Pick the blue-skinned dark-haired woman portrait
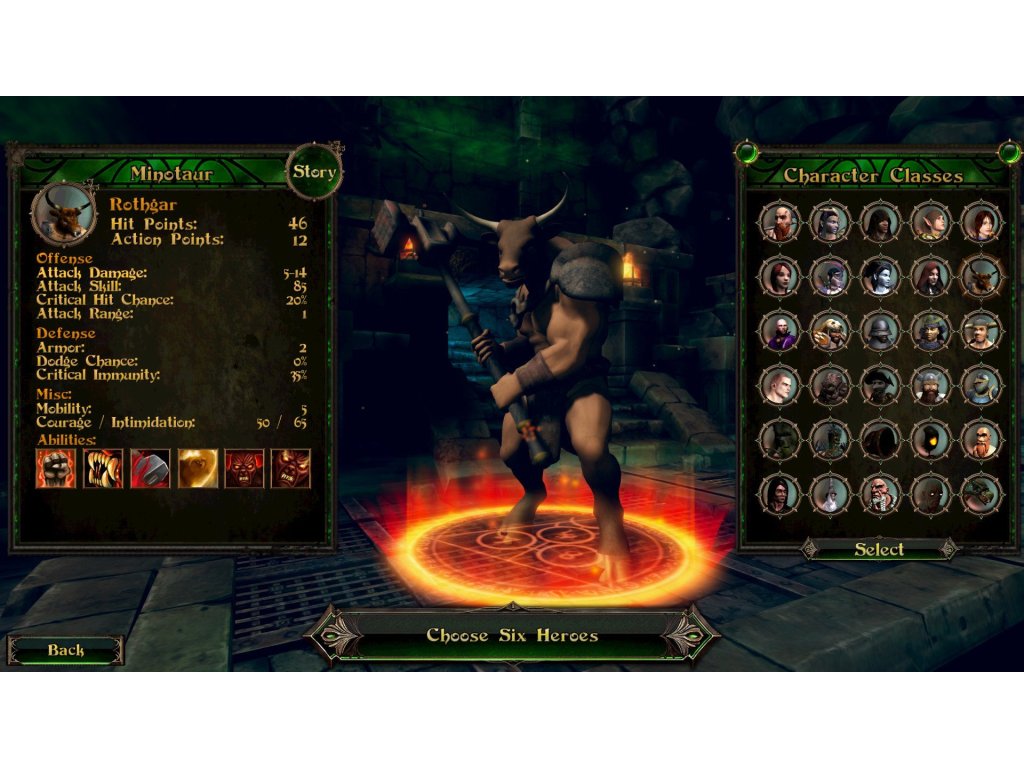 881,276
